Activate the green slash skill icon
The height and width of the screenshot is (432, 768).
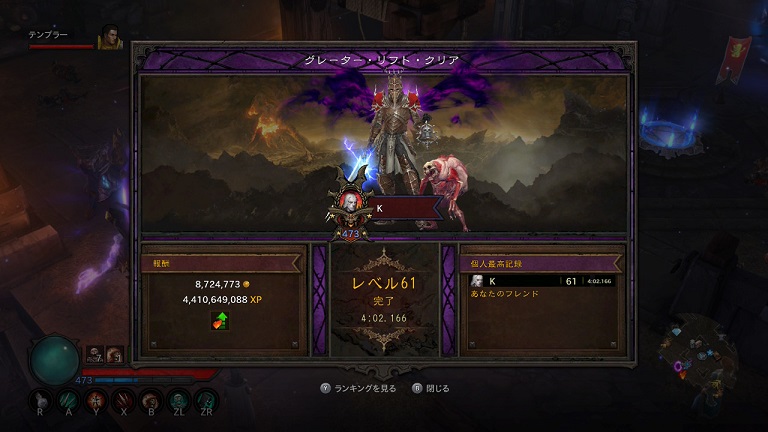[68, 400]
